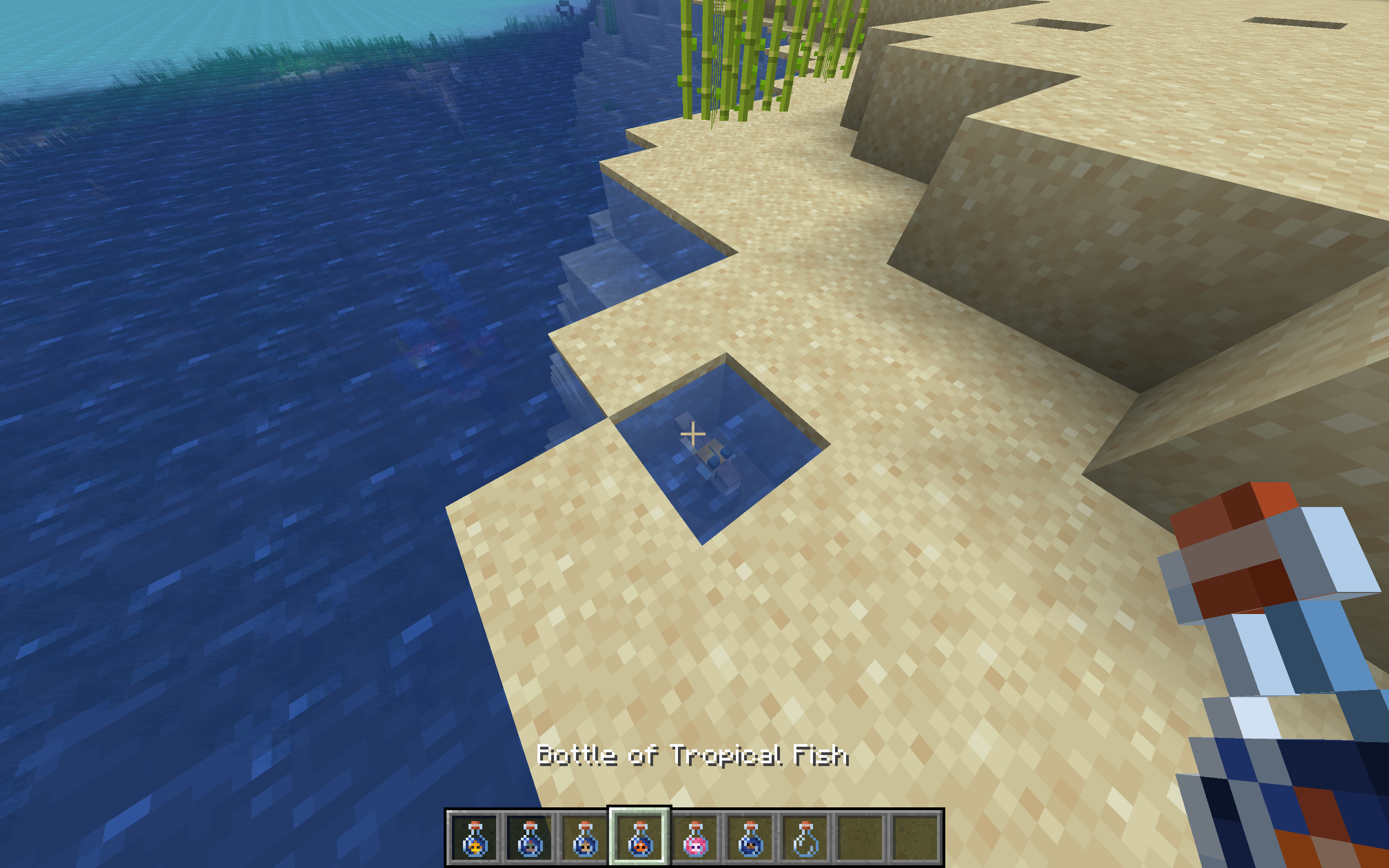Select the bottle with the gray-green fish

point(530,838)
